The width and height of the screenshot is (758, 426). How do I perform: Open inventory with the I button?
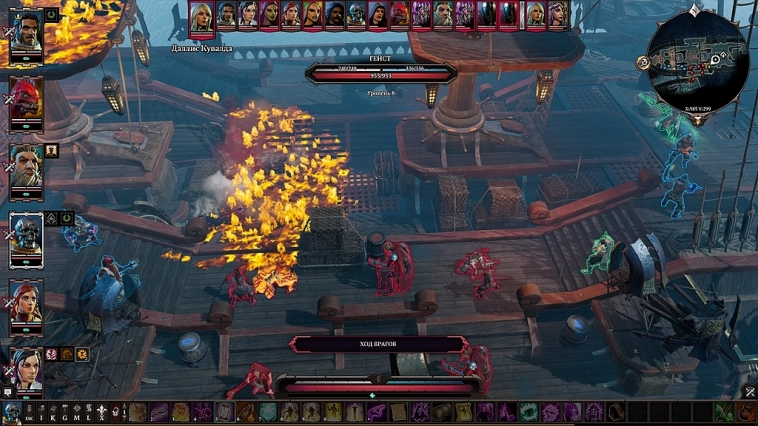pyautogui.click(x=42, y=411)
